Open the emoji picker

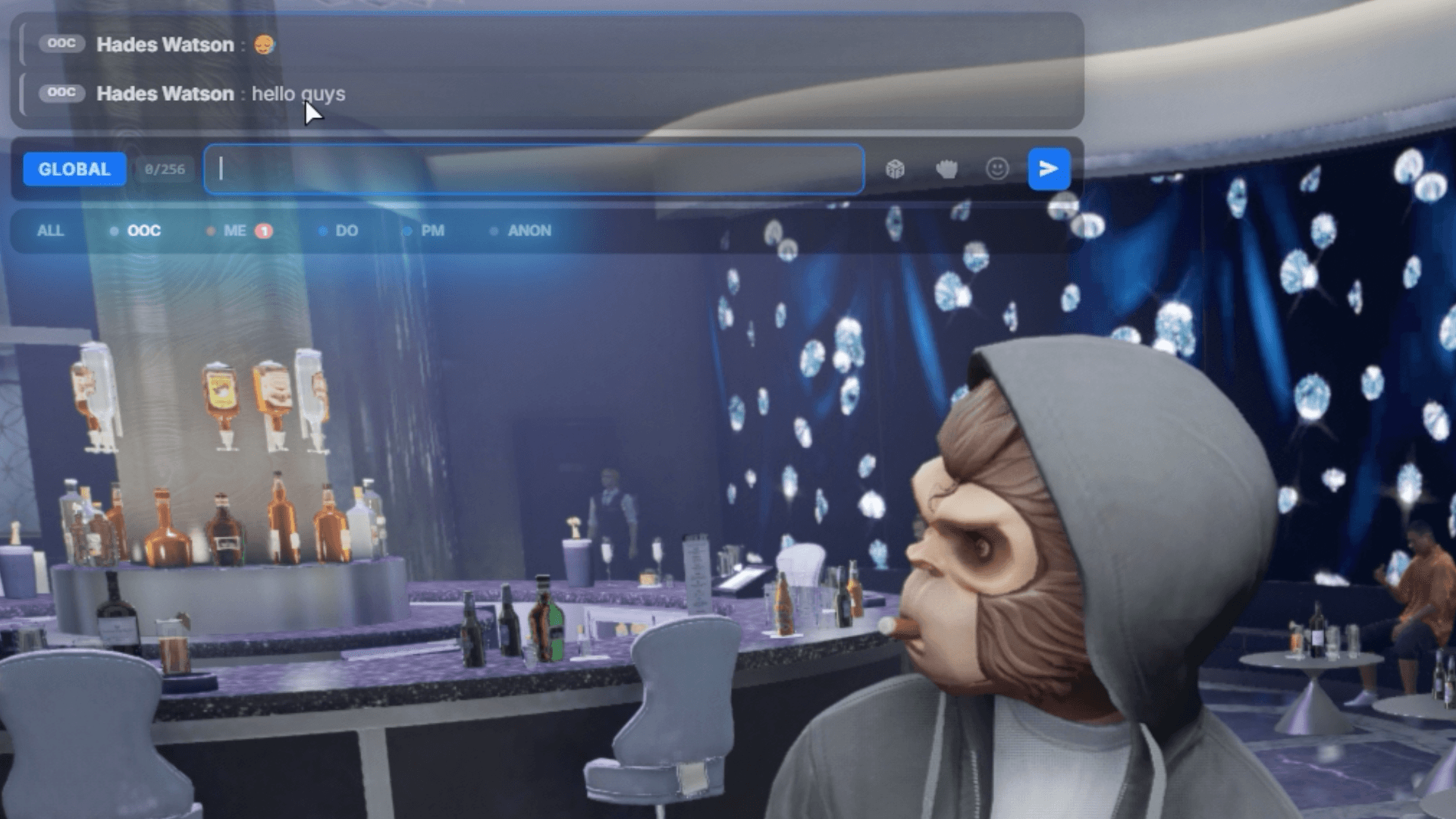(x=996, y=169)
